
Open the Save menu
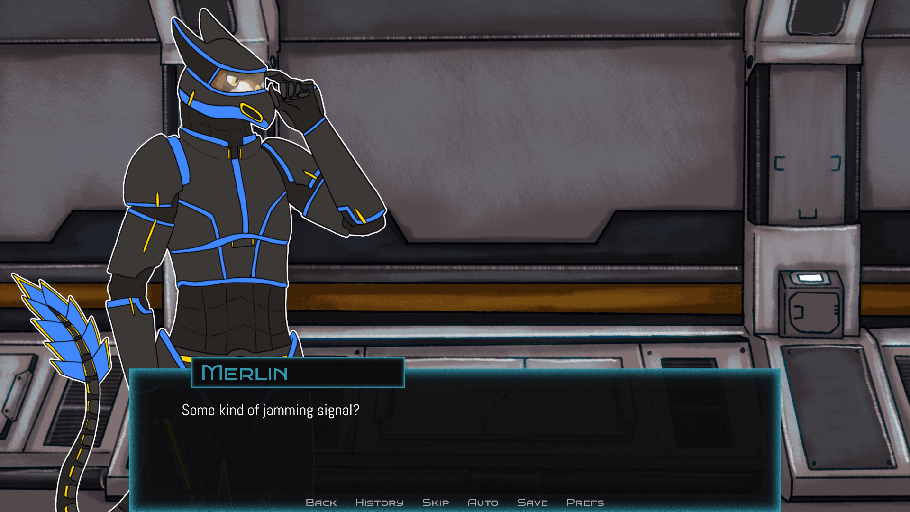tap(532, 502)
